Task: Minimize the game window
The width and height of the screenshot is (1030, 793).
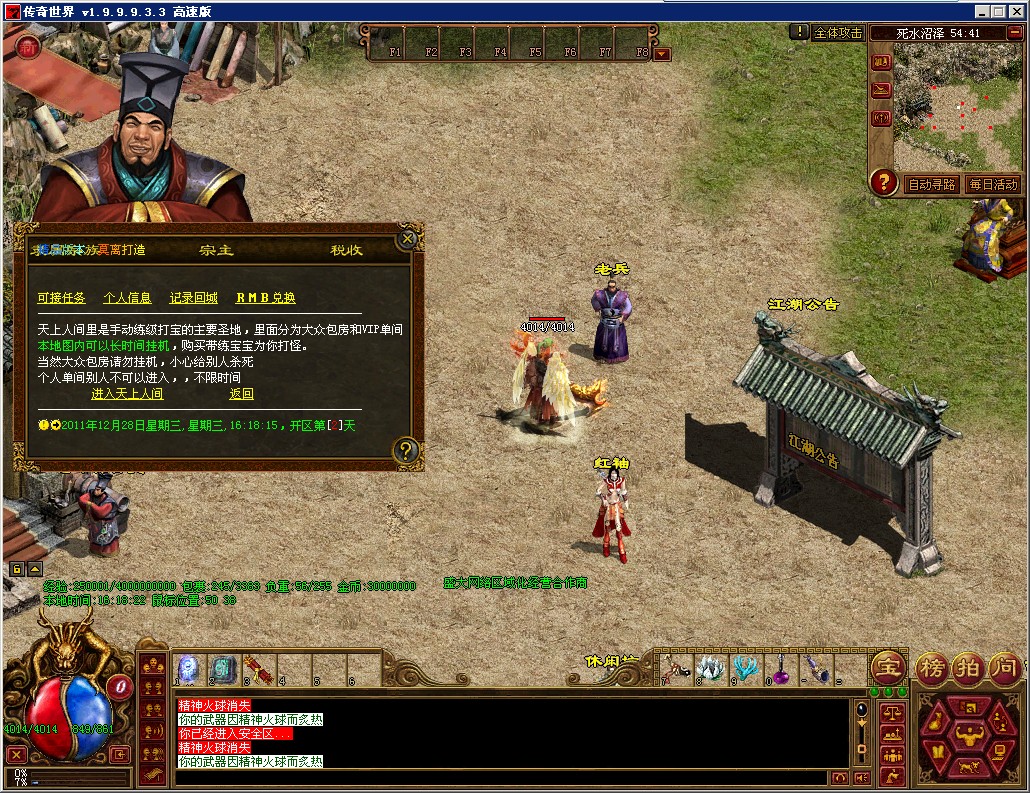Action: (981, 11)
